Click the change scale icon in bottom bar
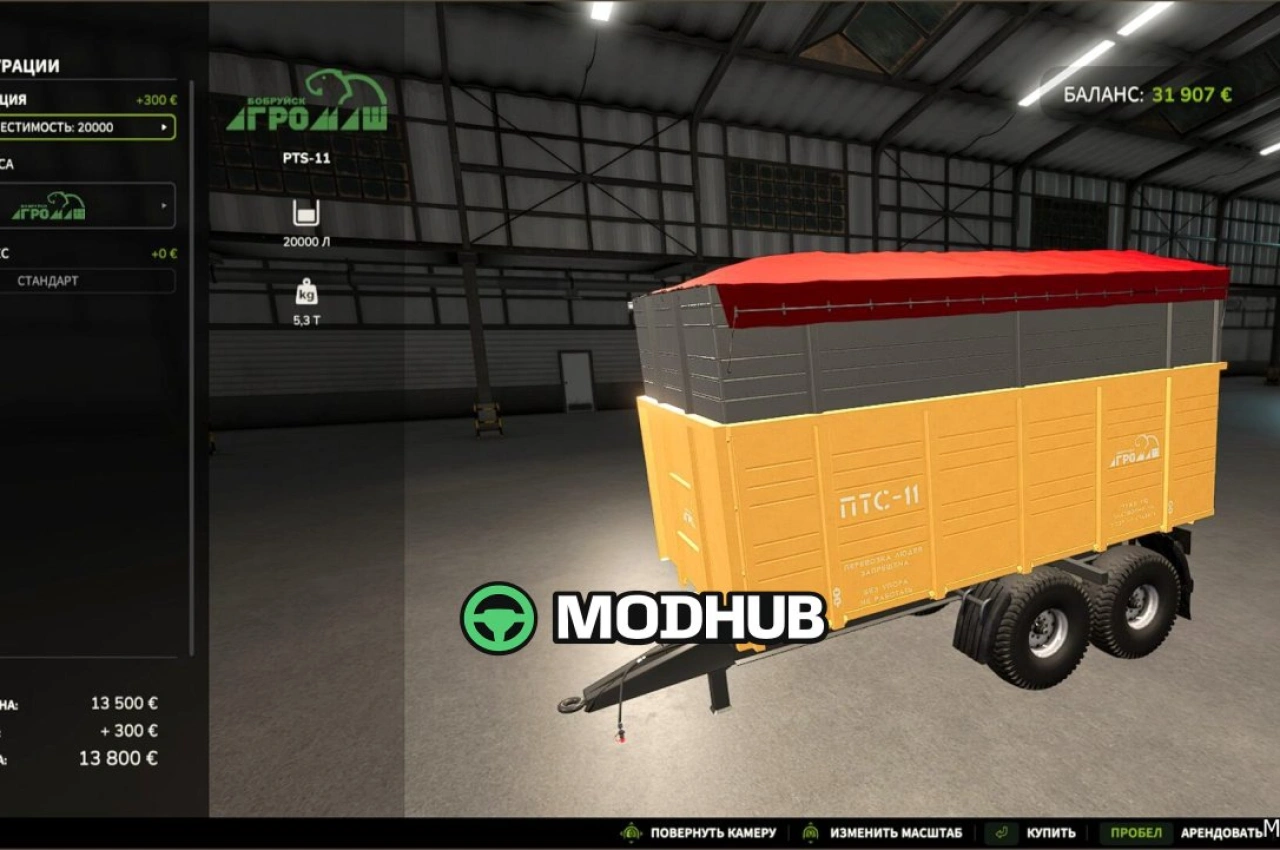Image resolution: width=1280 pixels, height=850 pixels. pos(809,831)
